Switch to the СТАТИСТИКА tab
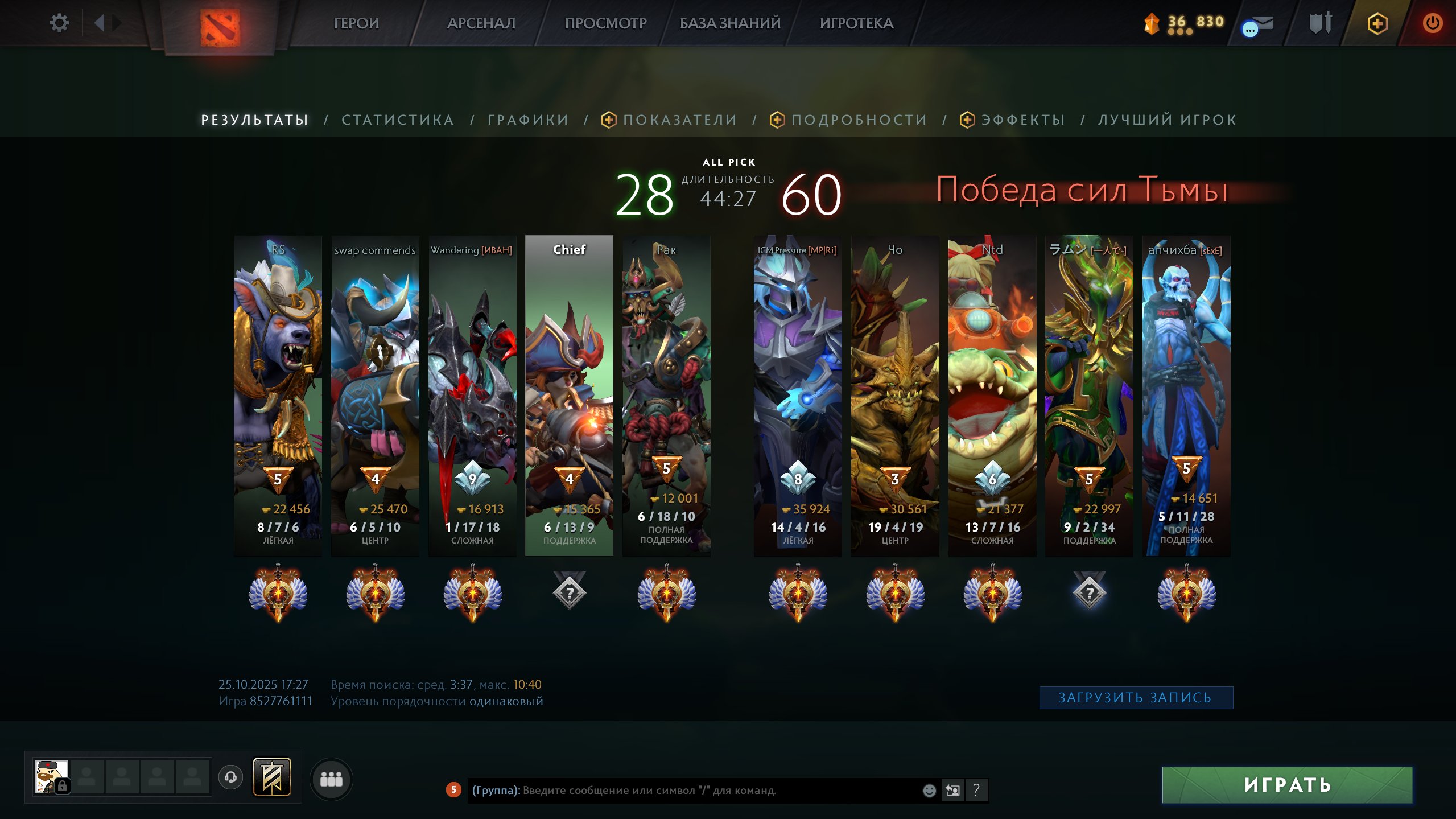The height and width of the screenshot is (819, 1456). click(x=397, y=120)
